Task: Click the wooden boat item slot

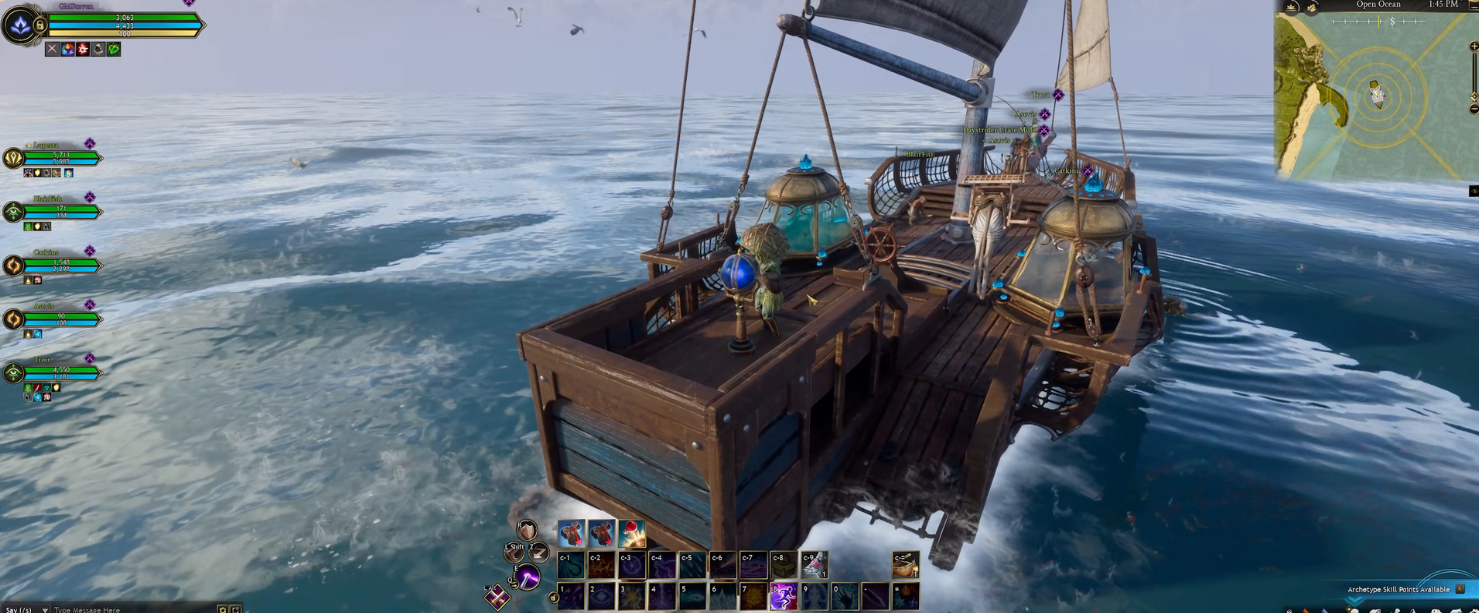Action: pyautogui.click(x=906, y=564)
